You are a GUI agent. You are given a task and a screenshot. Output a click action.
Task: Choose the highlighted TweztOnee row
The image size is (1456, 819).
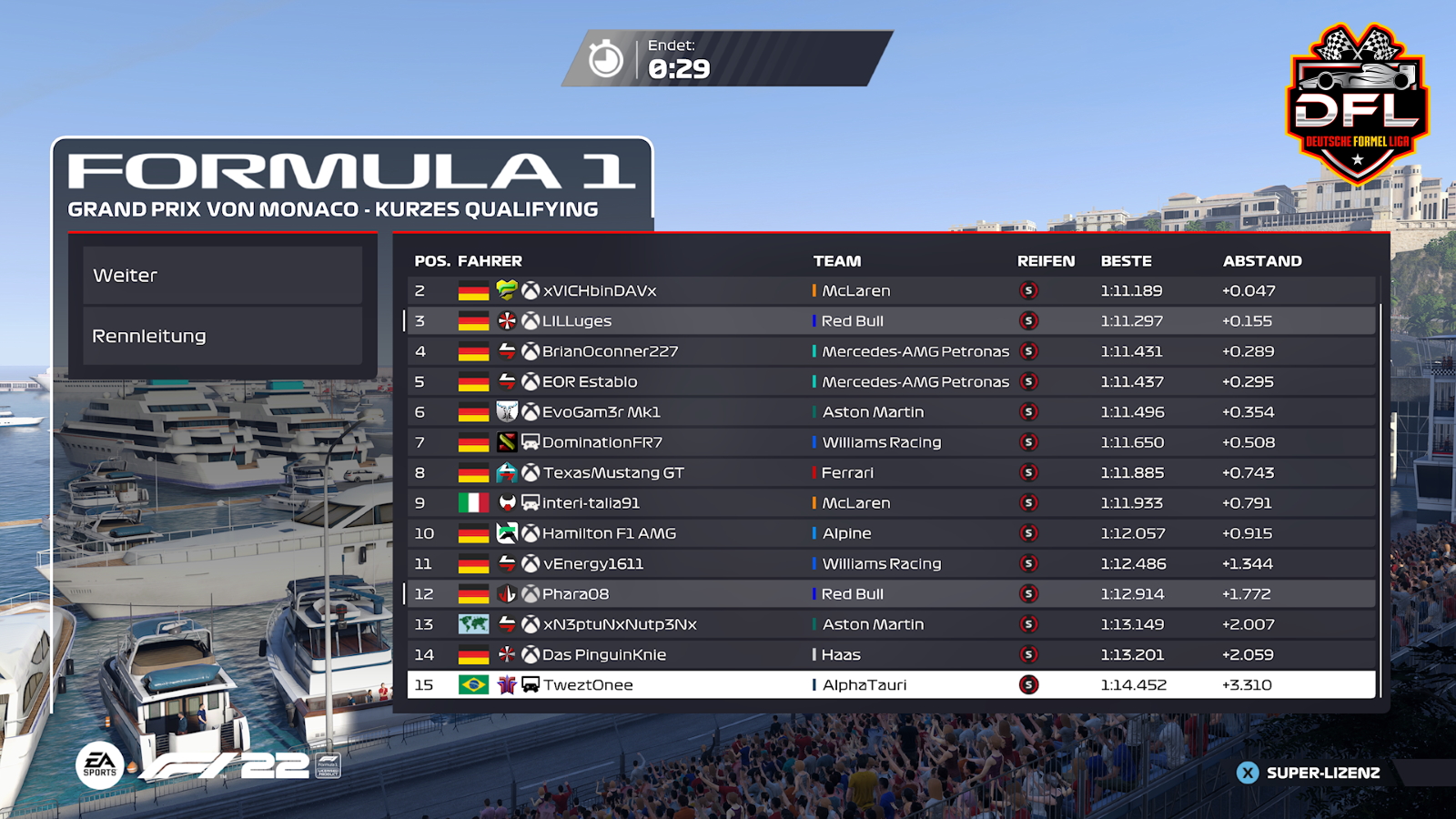[892, 685]
